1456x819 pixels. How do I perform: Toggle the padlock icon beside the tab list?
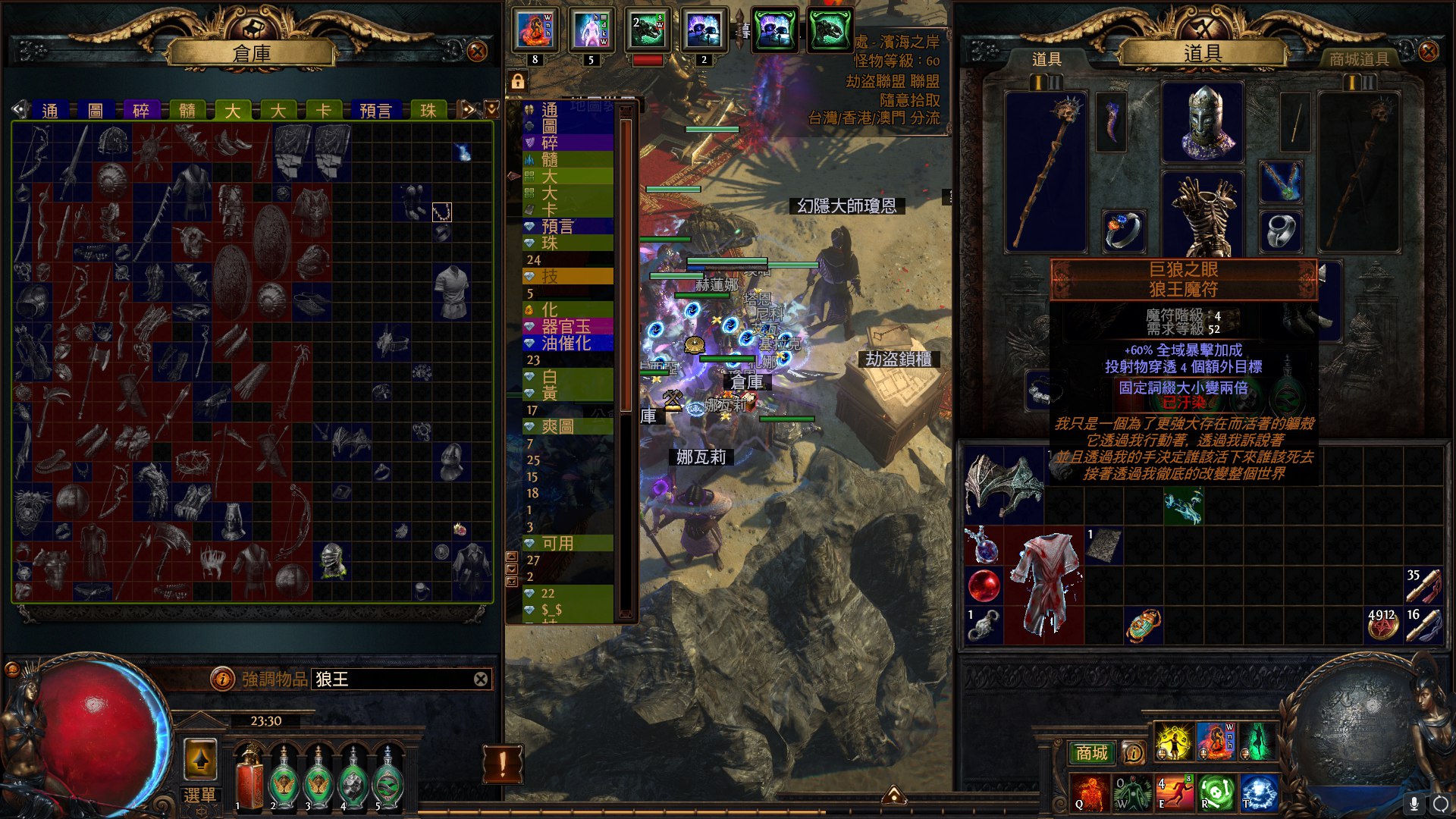point(518,81)
